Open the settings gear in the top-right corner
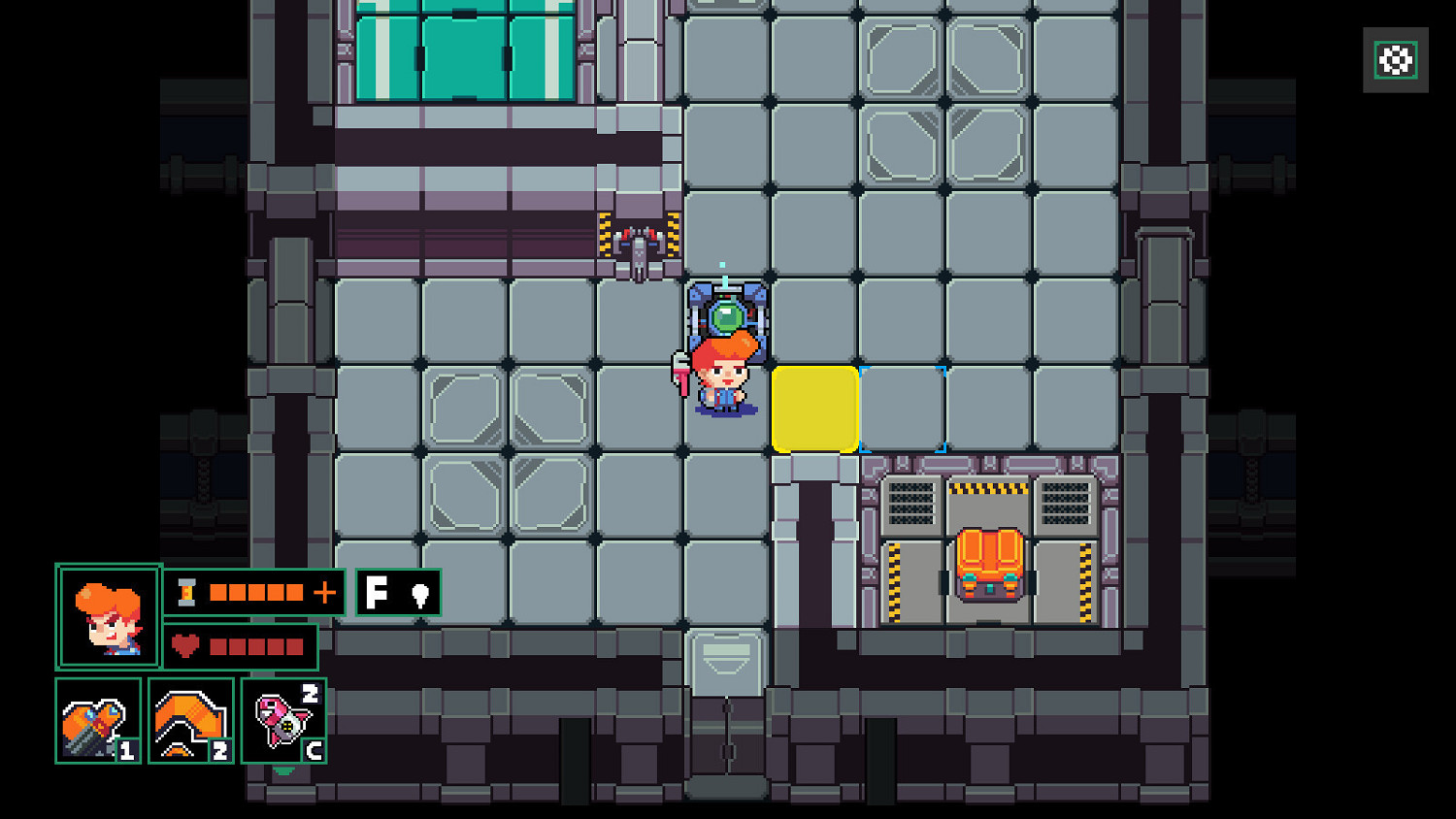Screen dimensions: 1456x819 click(x=1395, y=60)
